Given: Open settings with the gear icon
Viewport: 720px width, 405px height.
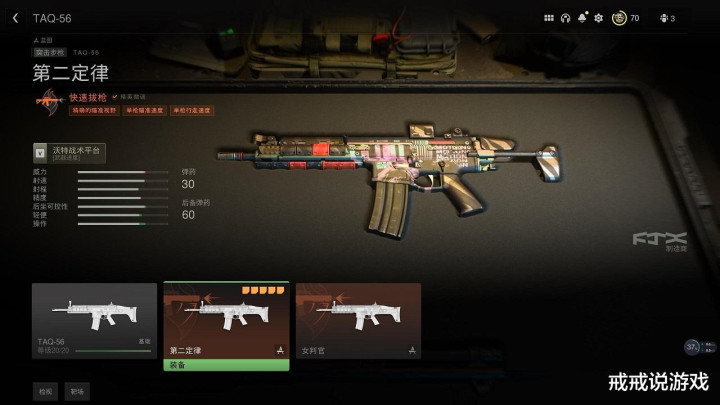Looking at the screenshot, I should tap(599, 18).
